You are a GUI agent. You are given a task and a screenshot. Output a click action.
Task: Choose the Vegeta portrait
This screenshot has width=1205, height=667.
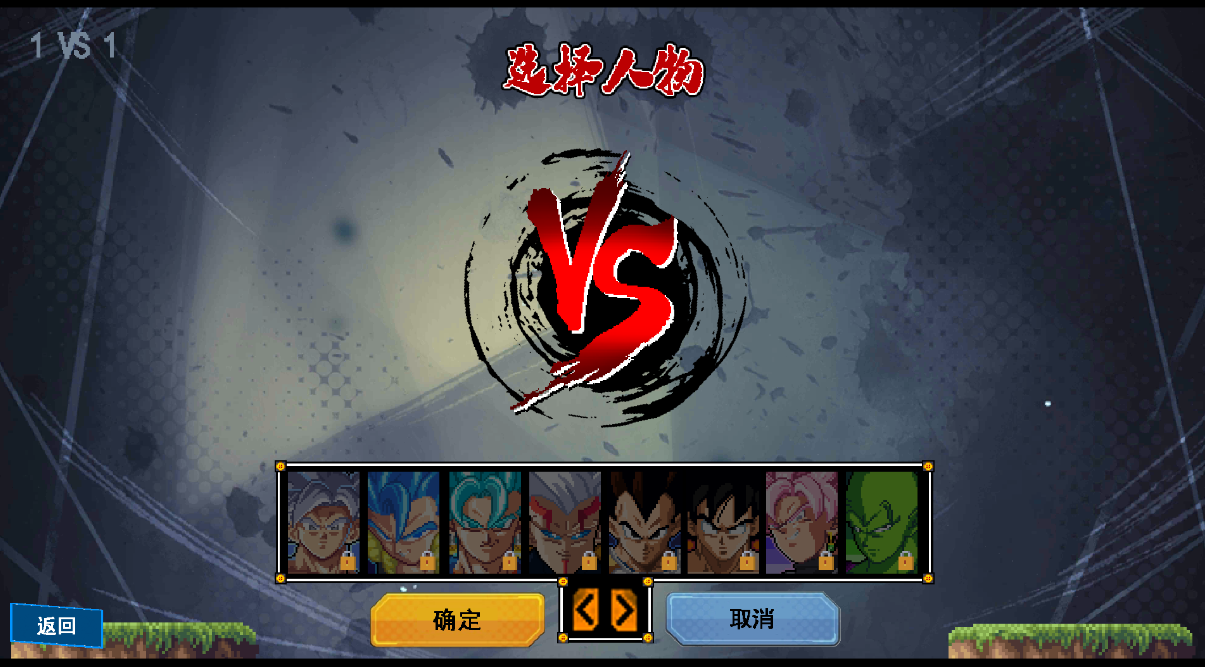(644, 522)
